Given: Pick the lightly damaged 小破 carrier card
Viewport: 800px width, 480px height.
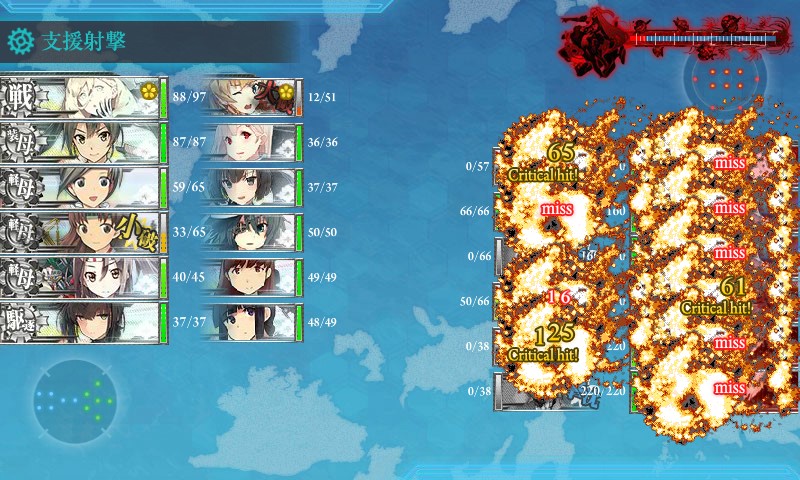Looking at the screenshot, I should 82,232.
